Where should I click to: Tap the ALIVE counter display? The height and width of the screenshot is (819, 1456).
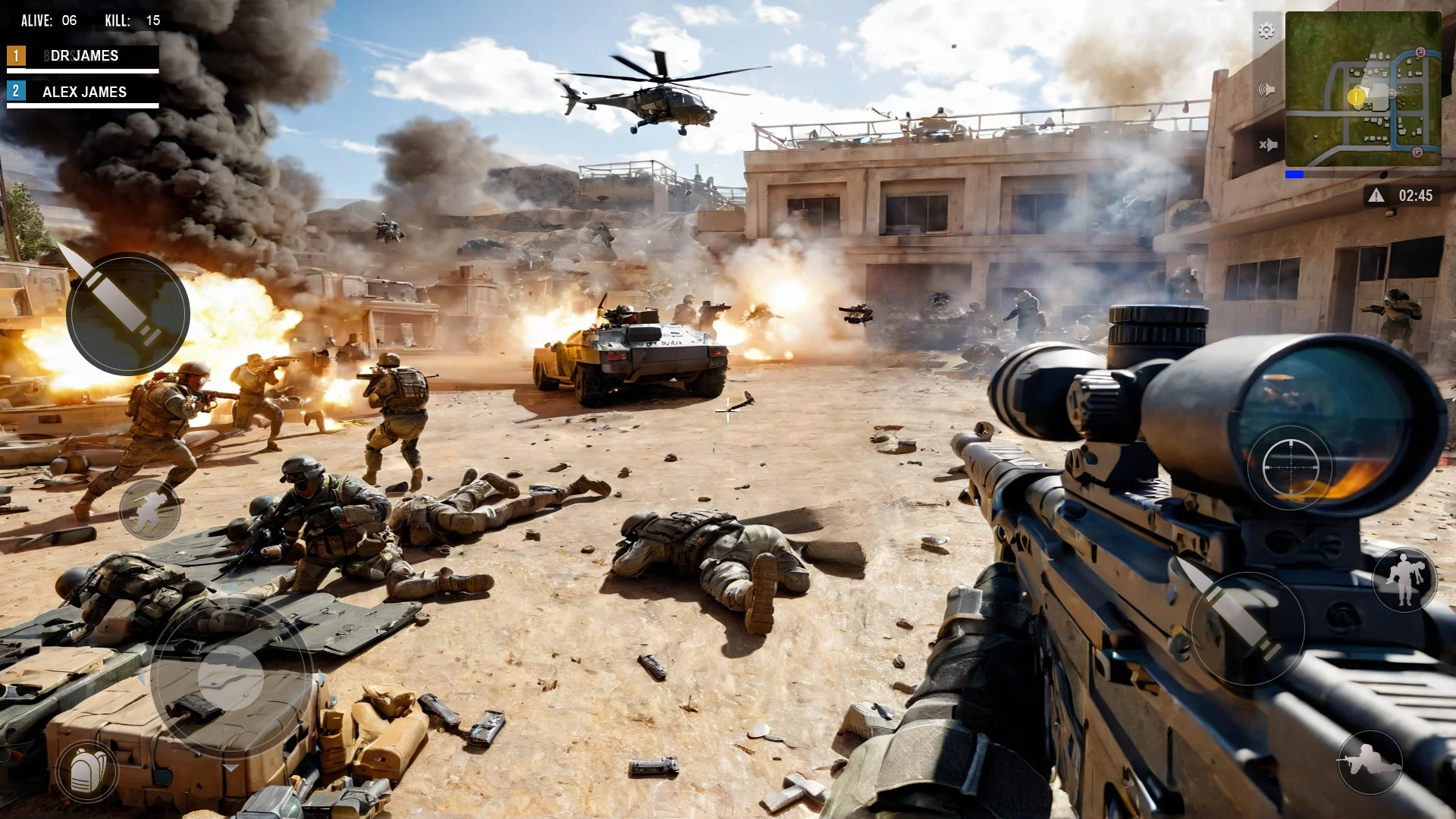coord(47,21)
